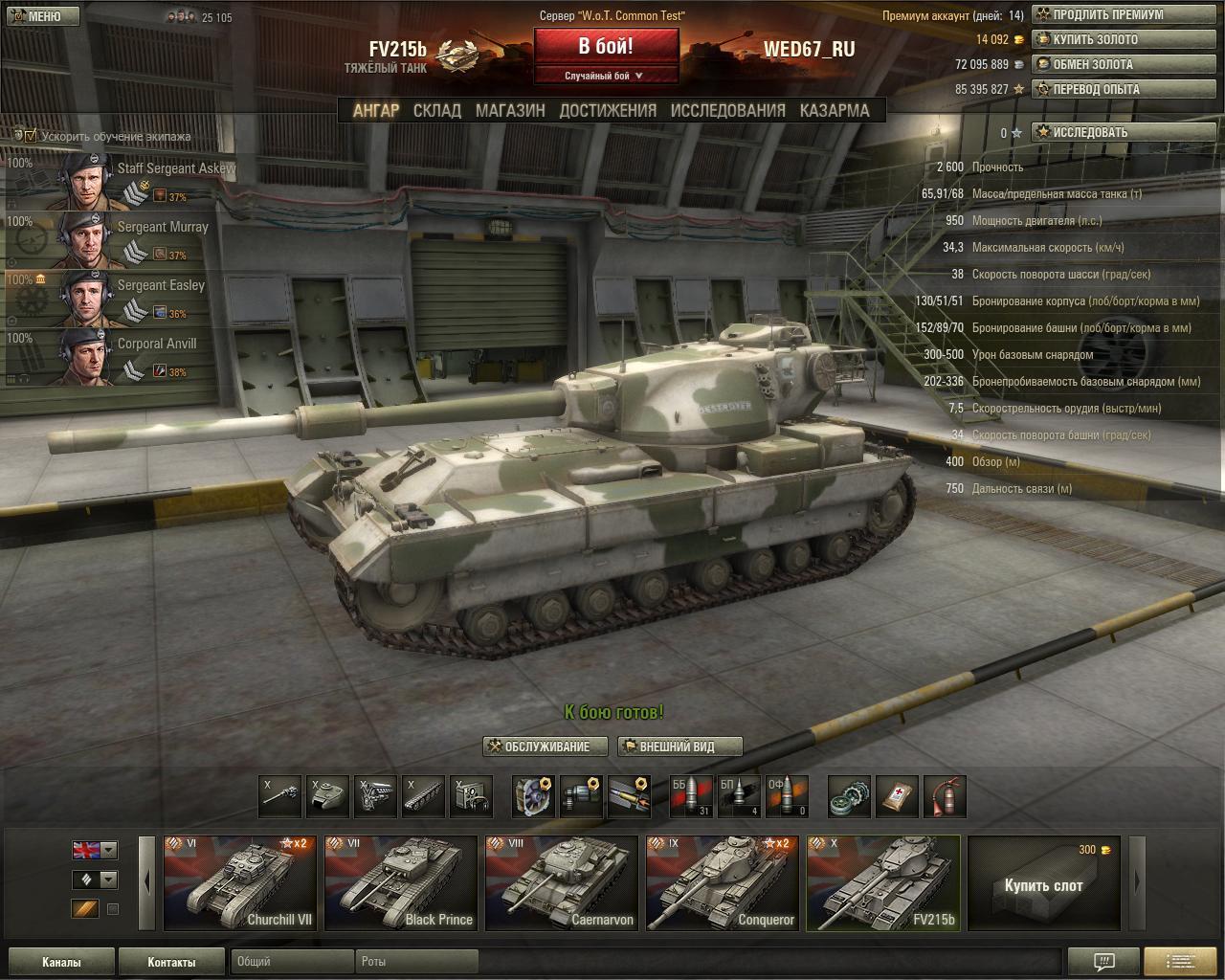Open the МАГАЗИН tab

coord(510,111)
